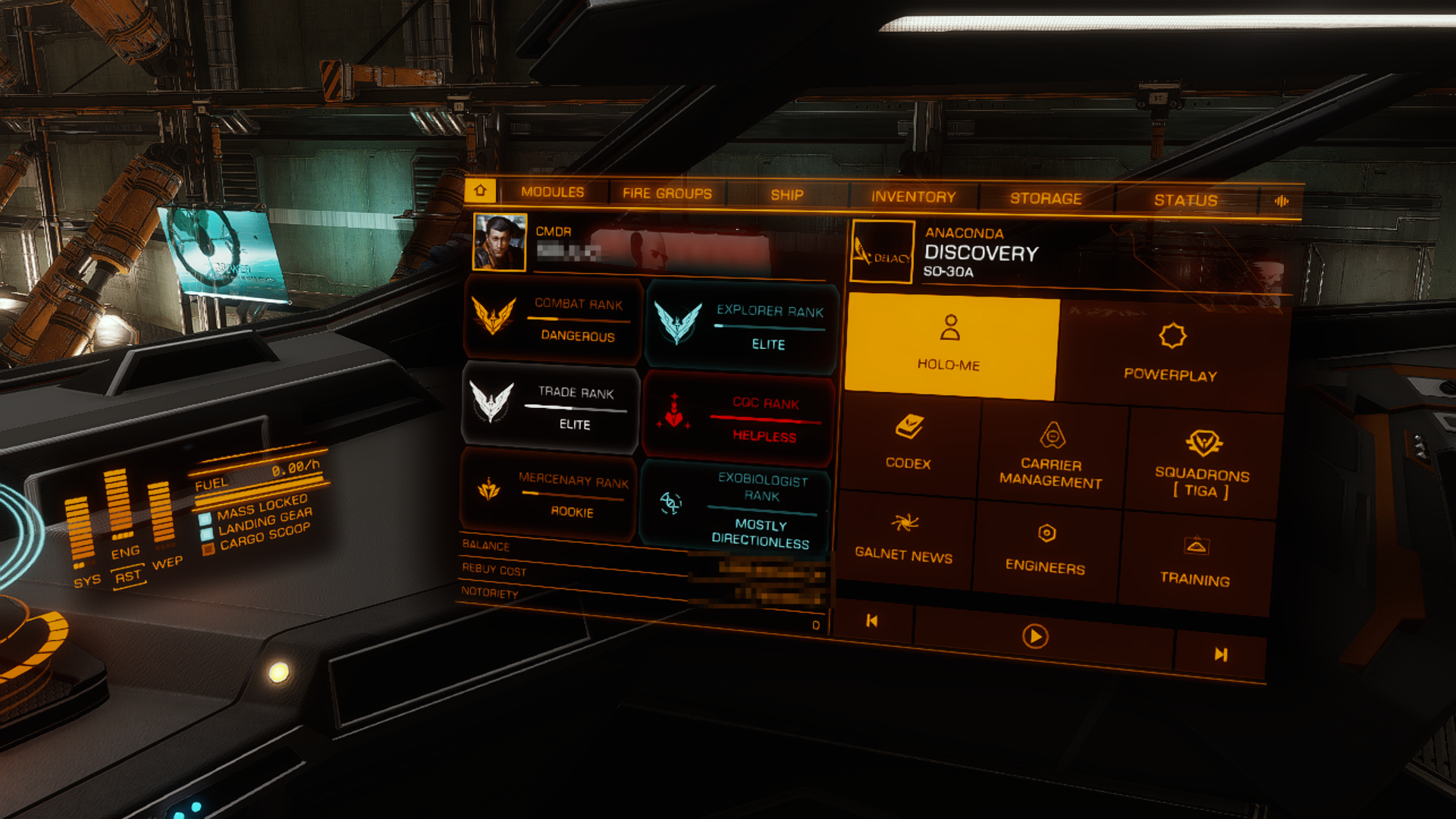Skip to the previous audio track

(x=872, y=621)
